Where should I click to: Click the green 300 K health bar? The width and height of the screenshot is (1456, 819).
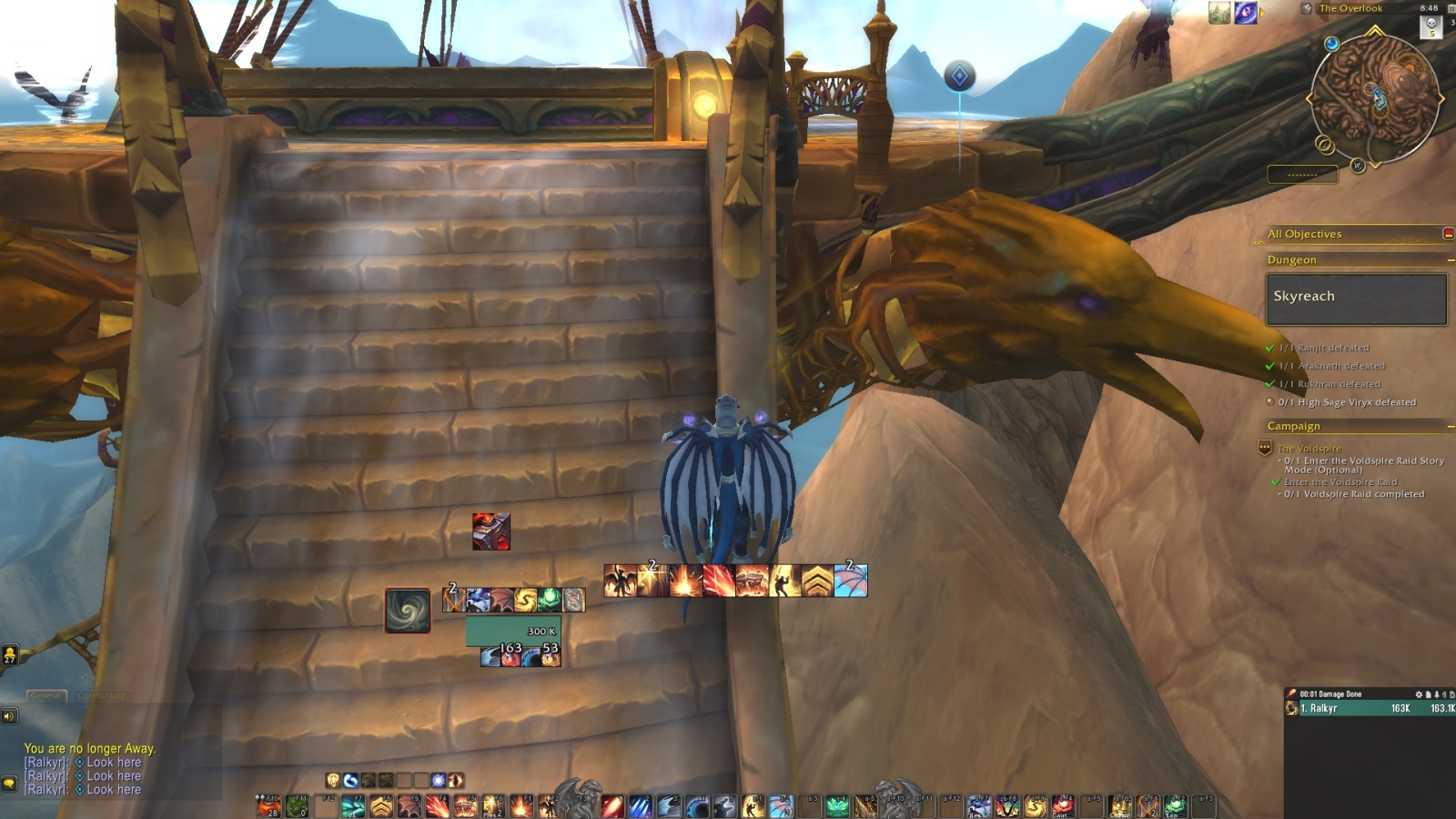513,630
